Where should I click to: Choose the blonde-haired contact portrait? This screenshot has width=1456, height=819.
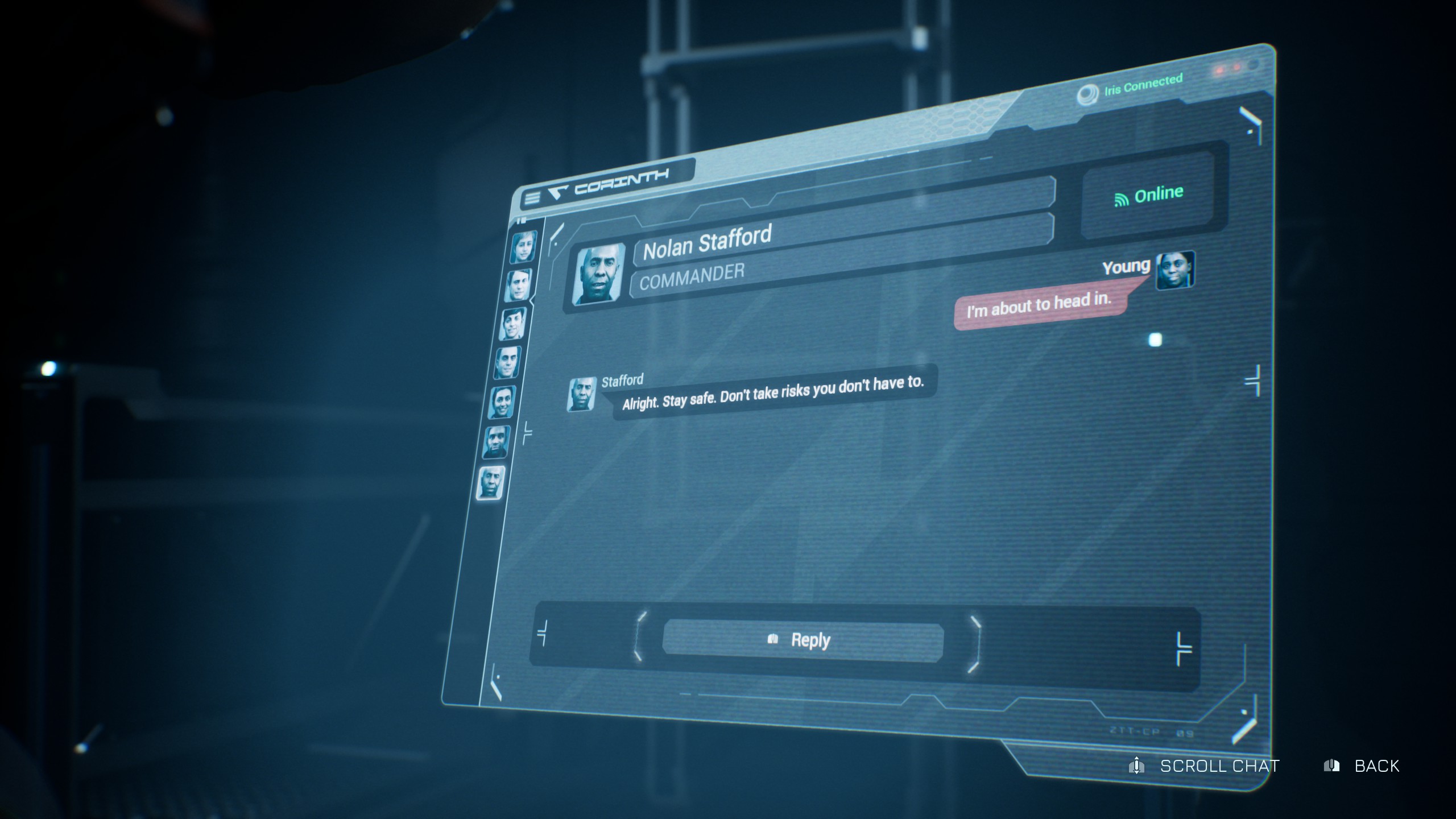click(523, 247)
